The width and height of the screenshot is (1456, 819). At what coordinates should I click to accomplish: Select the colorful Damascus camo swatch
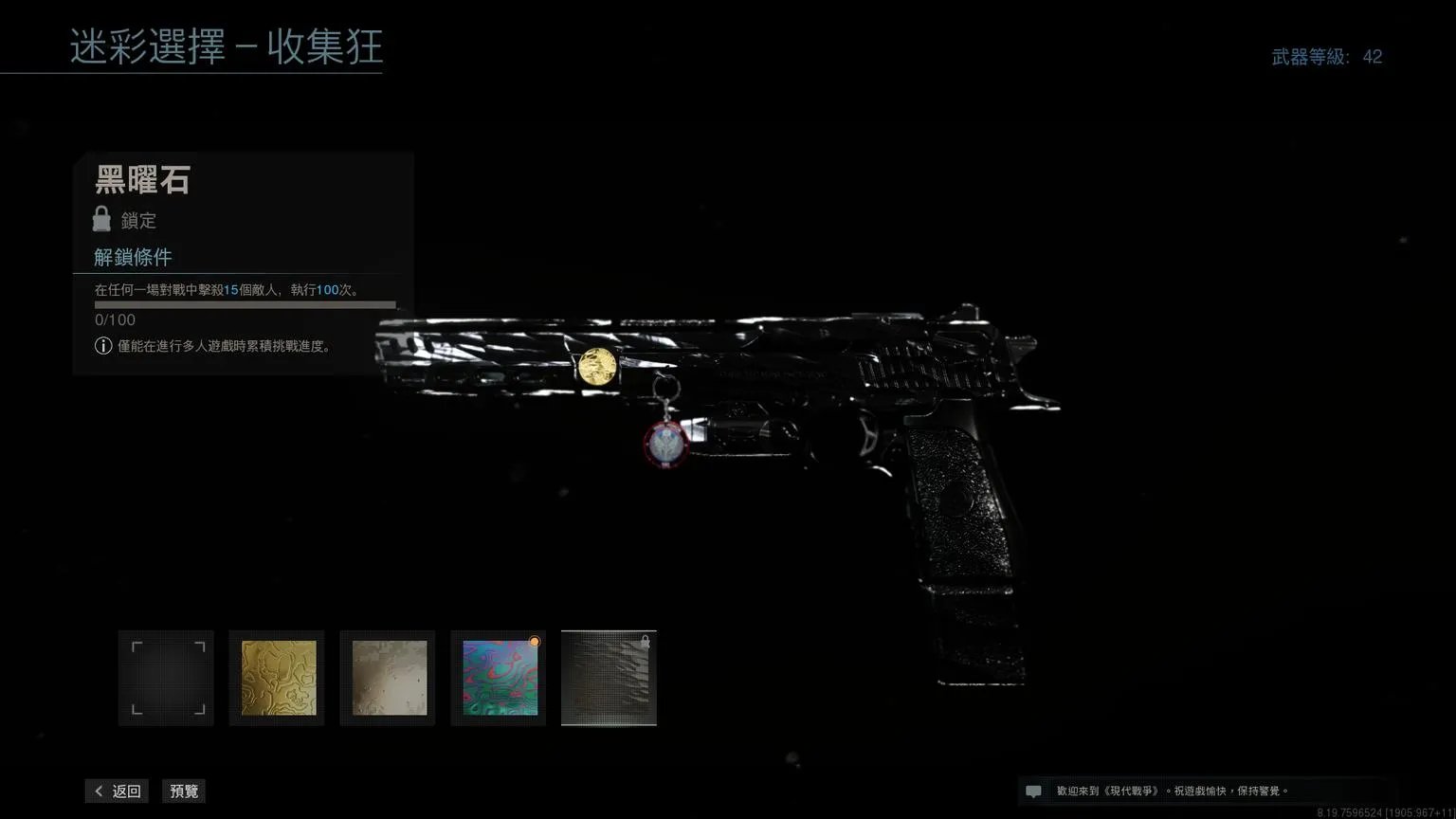pos(499,678)
